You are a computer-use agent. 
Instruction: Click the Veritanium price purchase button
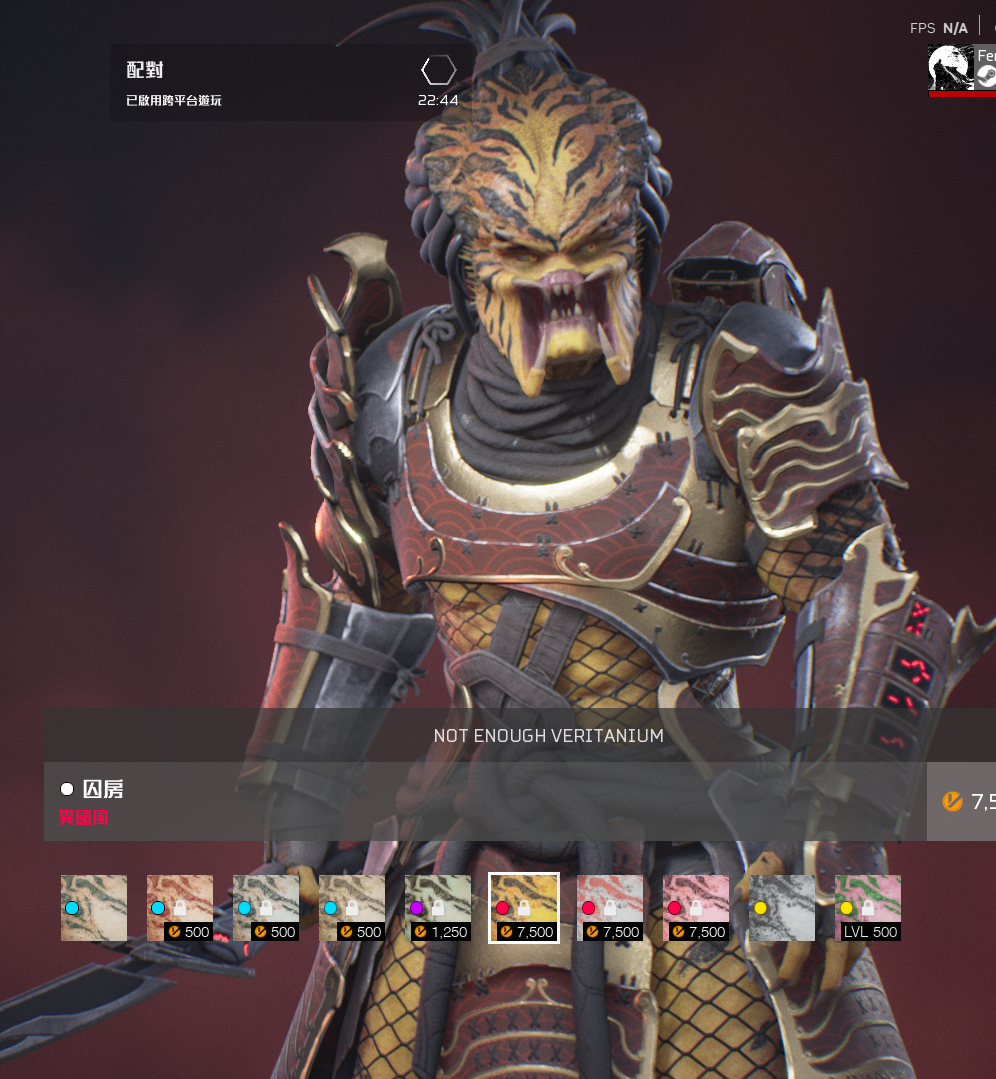(x=962, y=801)
